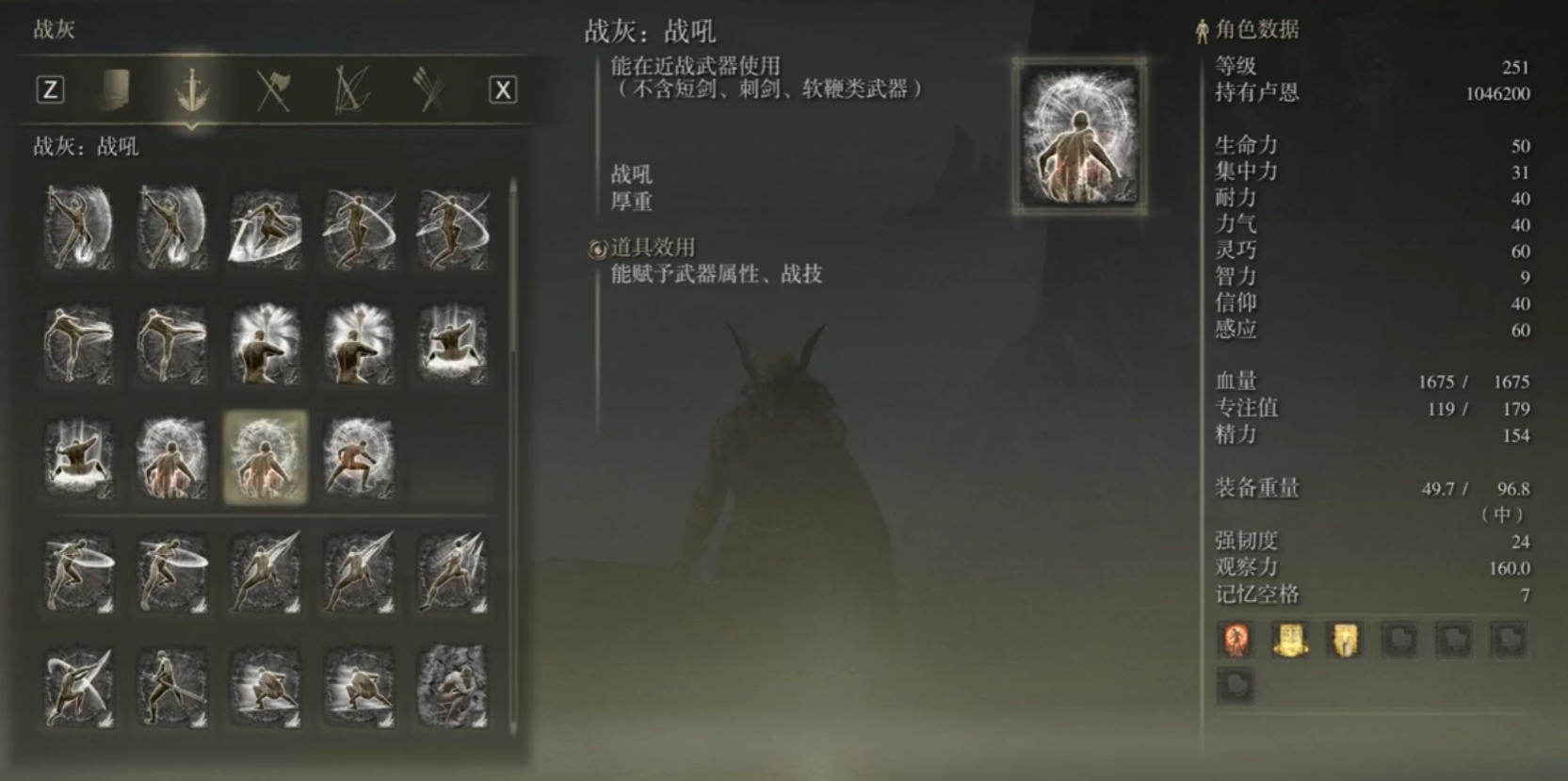Click the second golden buff icon

(1346, 640)
